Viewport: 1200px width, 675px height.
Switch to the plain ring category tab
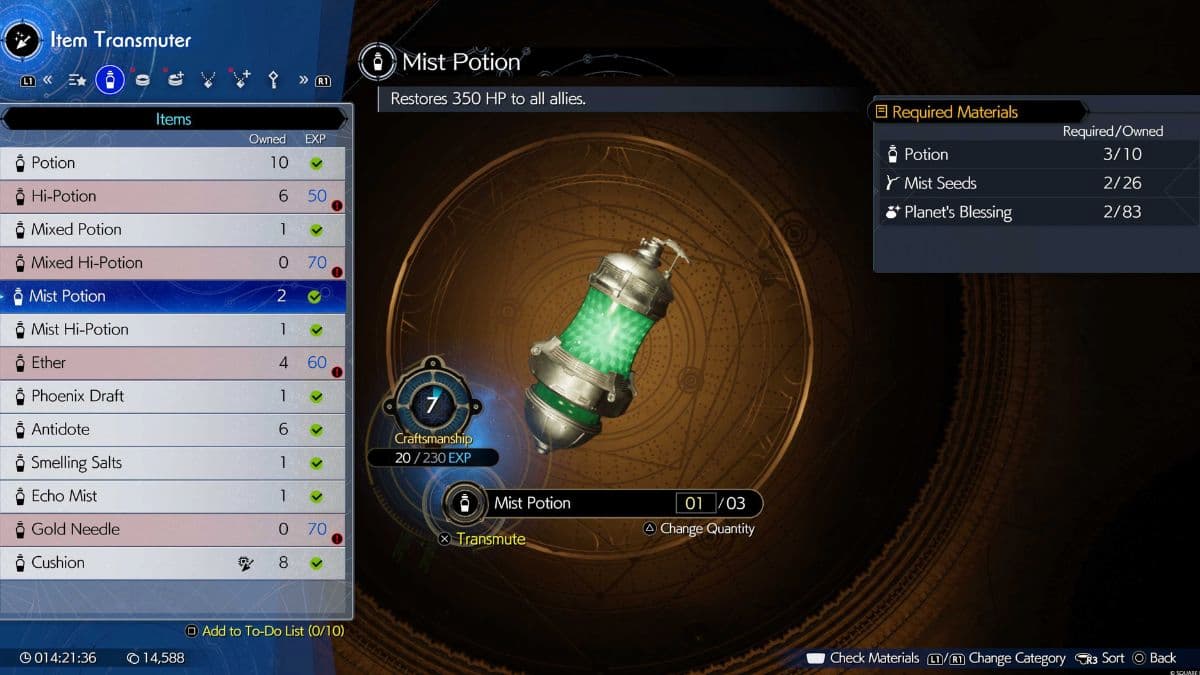coord(142,80)
